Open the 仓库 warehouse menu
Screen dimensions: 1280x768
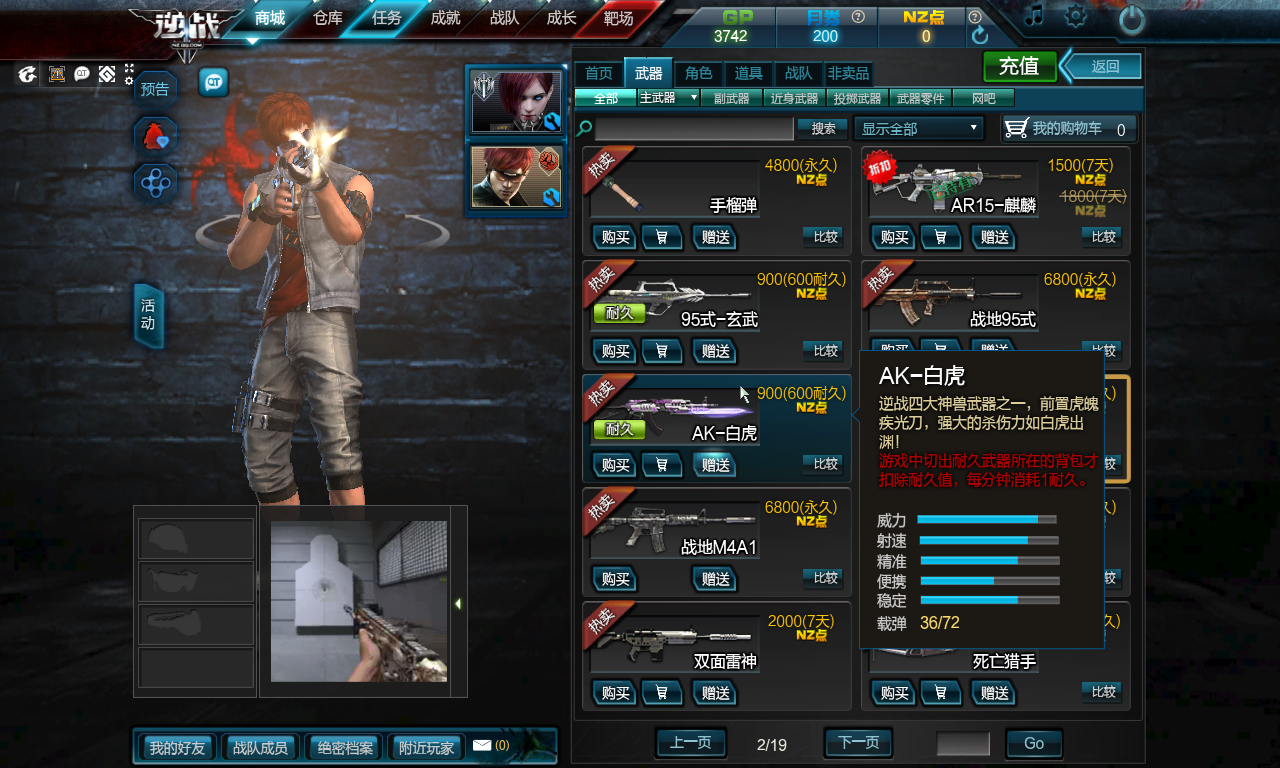click(328, 18)
